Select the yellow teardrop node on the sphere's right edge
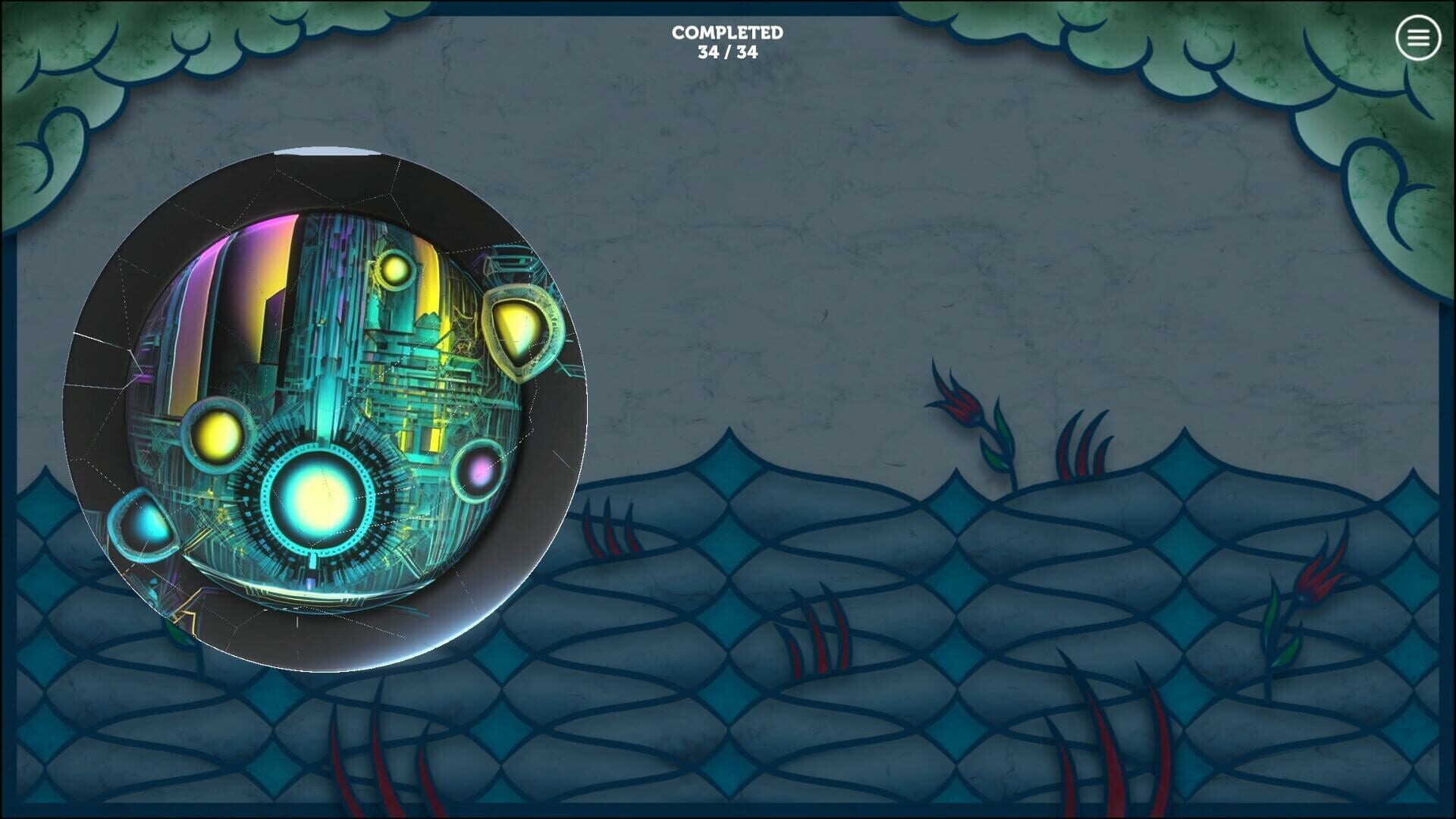Screen dimensions: 1456x819 click(518, 328)
